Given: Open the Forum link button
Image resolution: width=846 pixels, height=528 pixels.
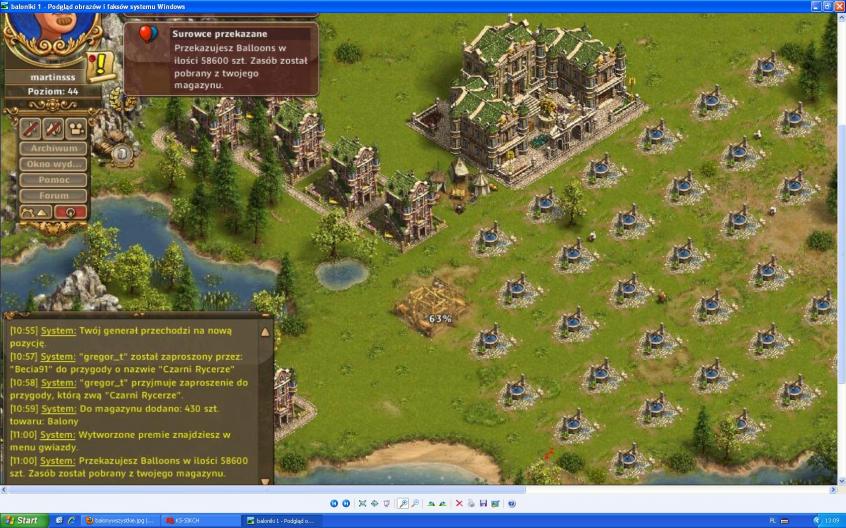Looking at the screenshot, I should point(54,196).
